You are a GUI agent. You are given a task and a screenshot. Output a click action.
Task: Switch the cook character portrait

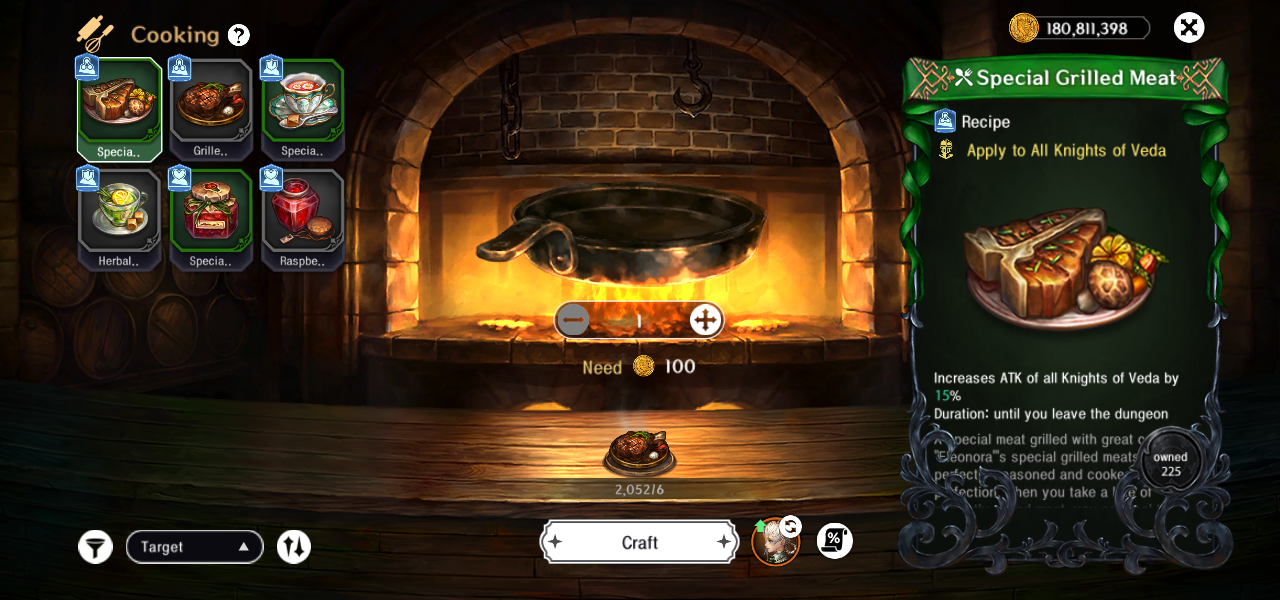pos(776,542)
